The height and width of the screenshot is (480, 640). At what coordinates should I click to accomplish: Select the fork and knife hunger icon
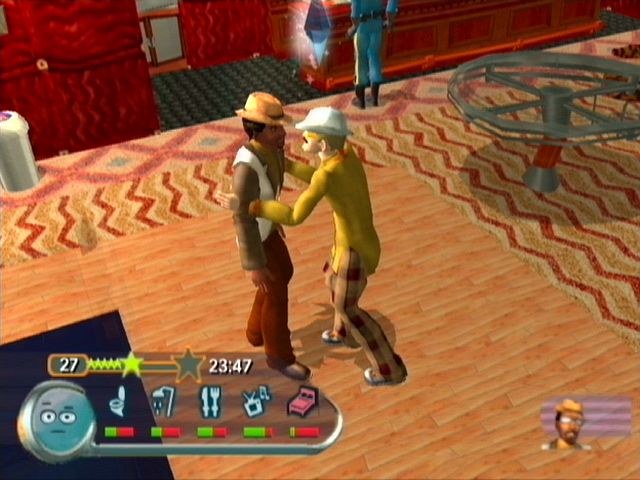point(211,404)
